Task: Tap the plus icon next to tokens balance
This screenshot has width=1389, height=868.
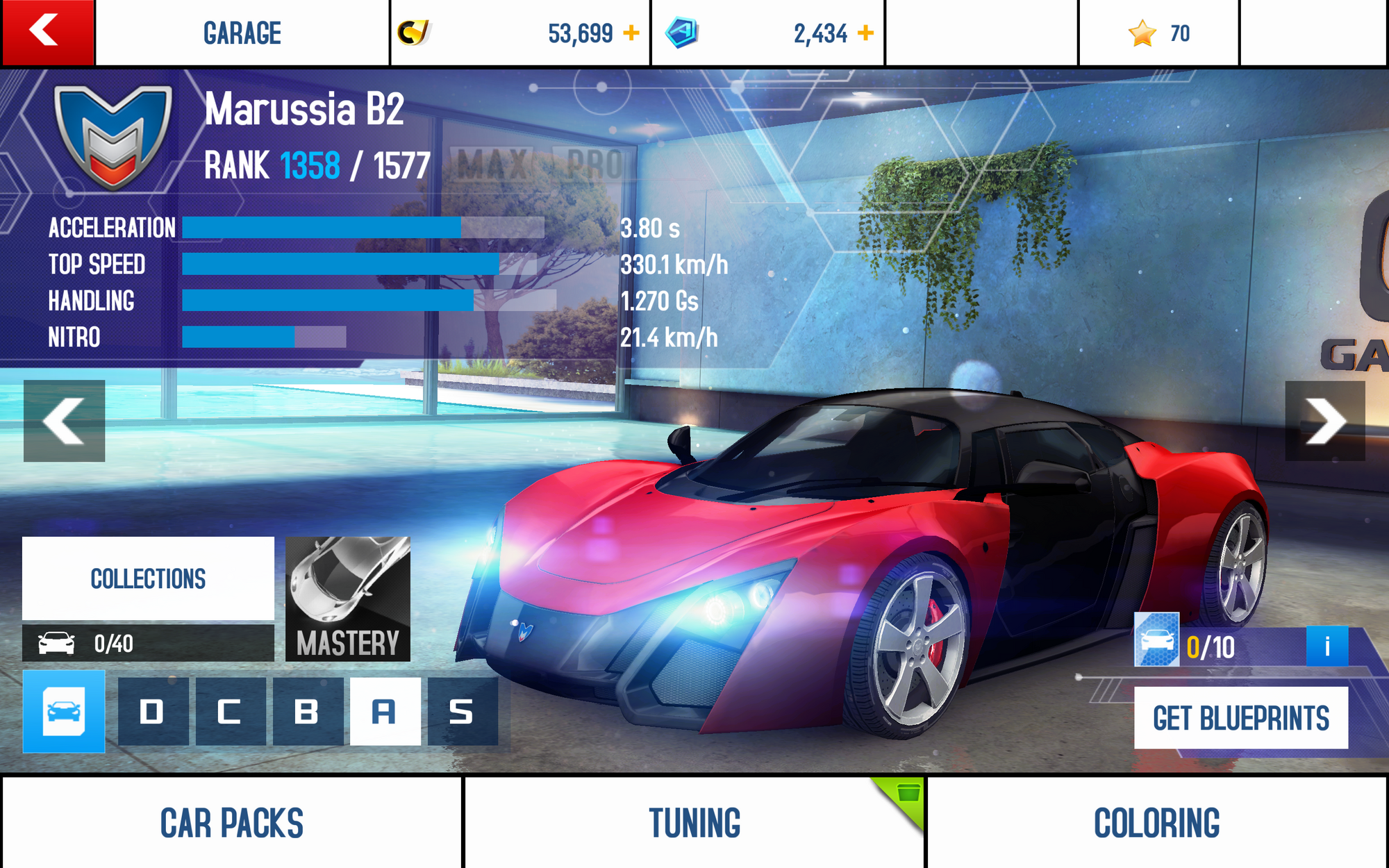Action: click(866, 31)
